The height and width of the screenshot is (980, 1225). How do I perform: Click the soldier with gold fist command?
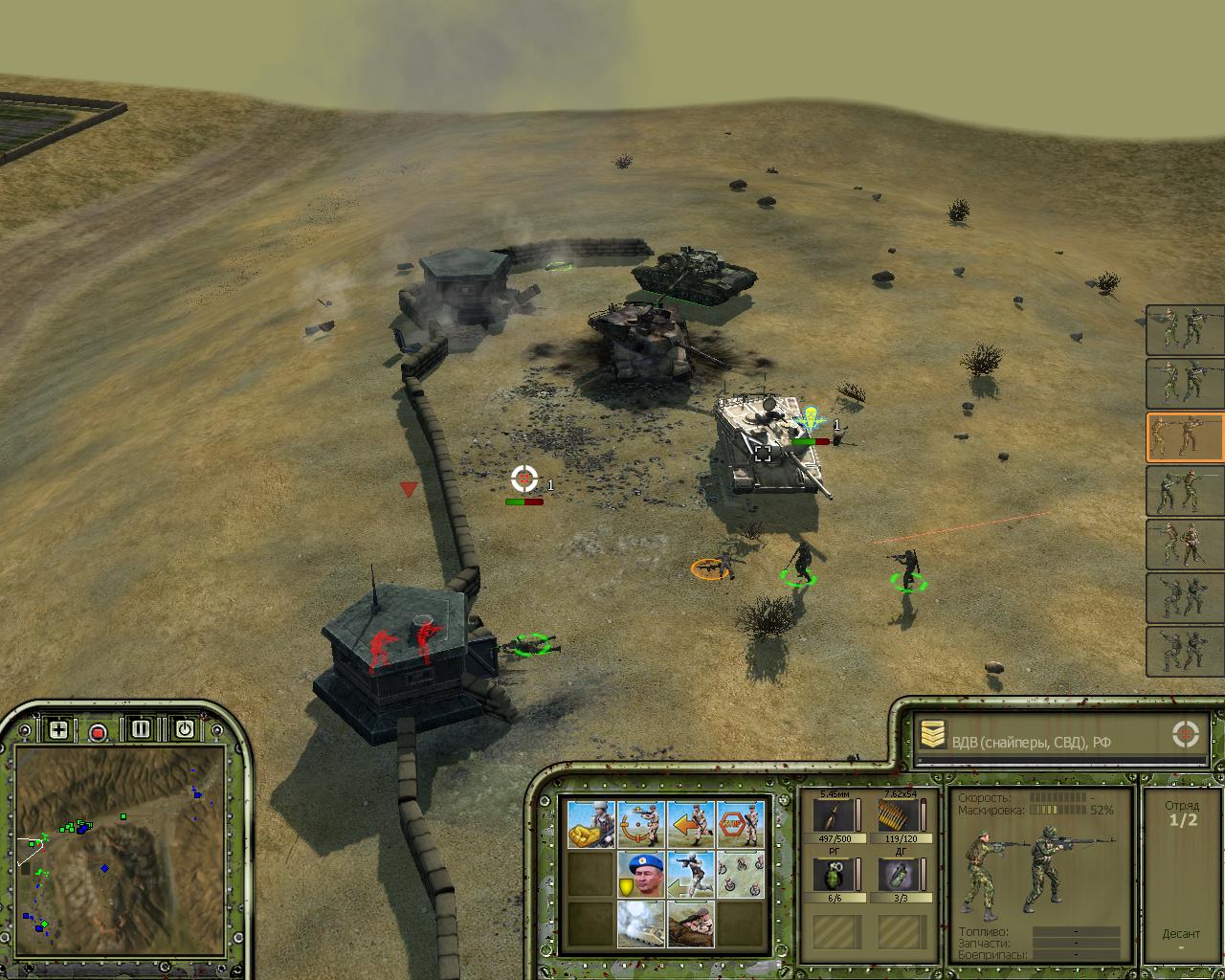coord(590,824)
